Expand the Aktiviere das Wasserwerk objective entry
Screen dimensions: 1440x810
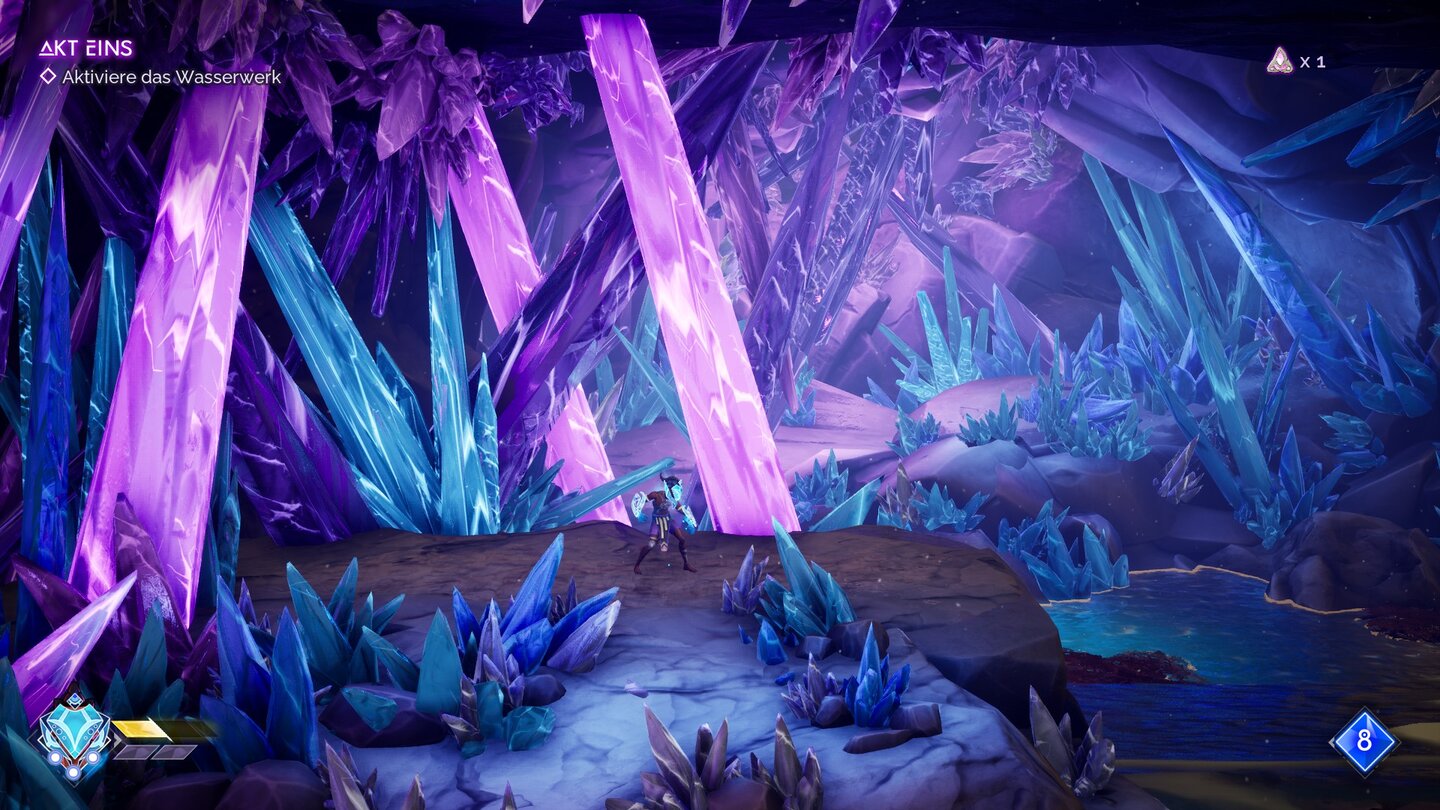[x=170, y=74]
